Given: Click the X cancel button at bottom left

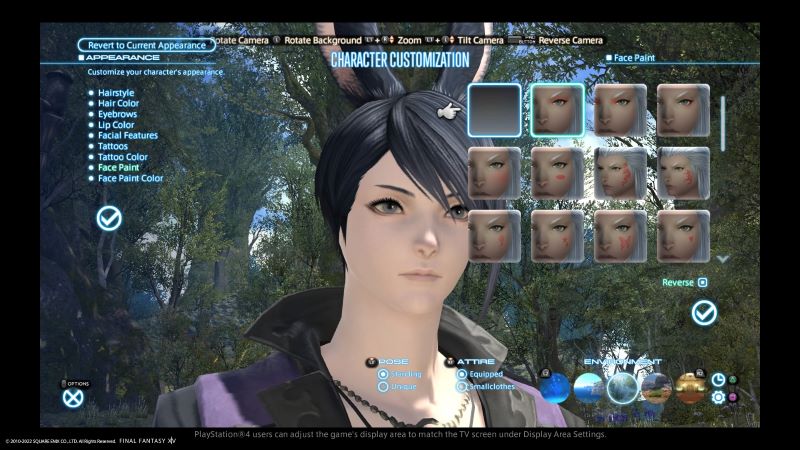Looking at the screenshot, I should 73,397.
